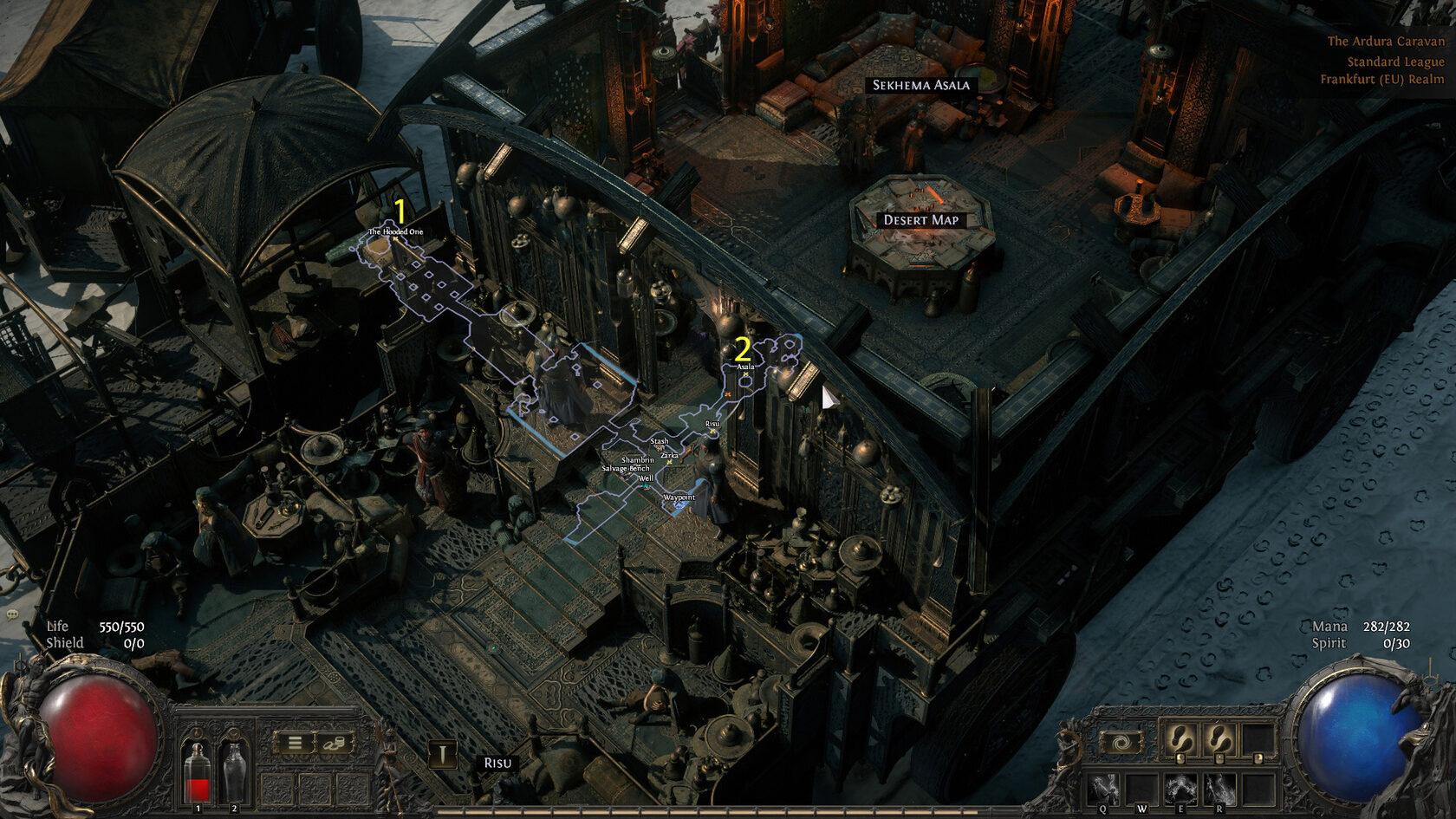1456x819 pixels.
Task: Activate the skill in the Q slot
Action: coord(1103,790)
